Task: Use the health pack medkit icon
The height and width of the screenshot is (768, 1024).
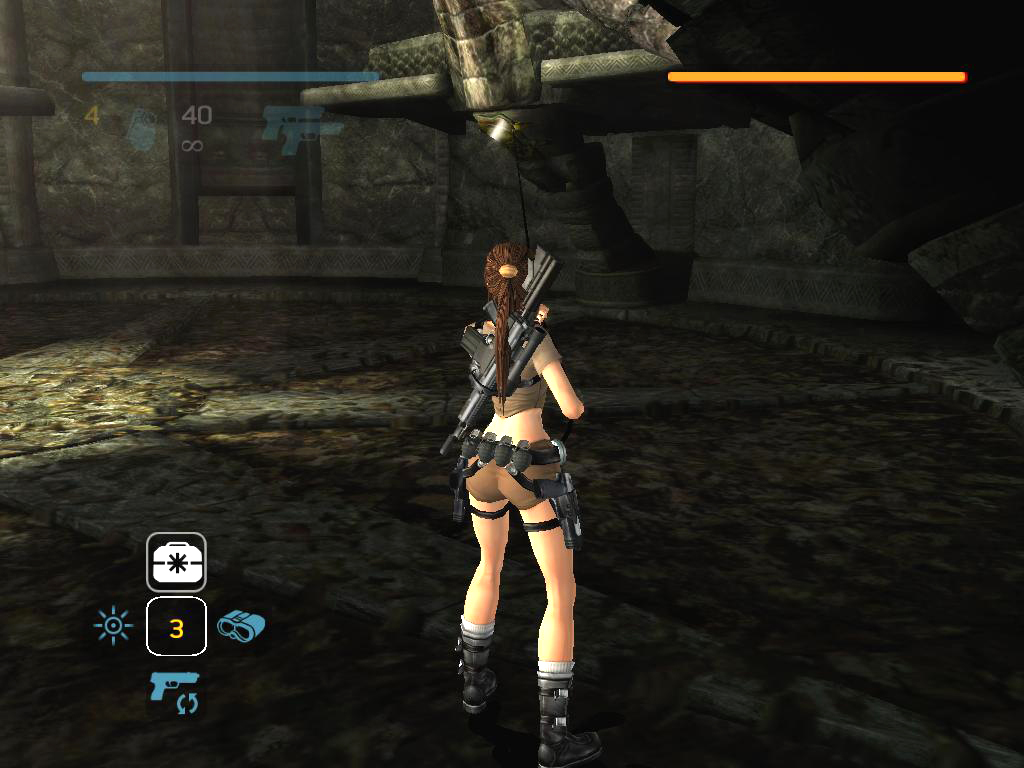Action: 176,561
